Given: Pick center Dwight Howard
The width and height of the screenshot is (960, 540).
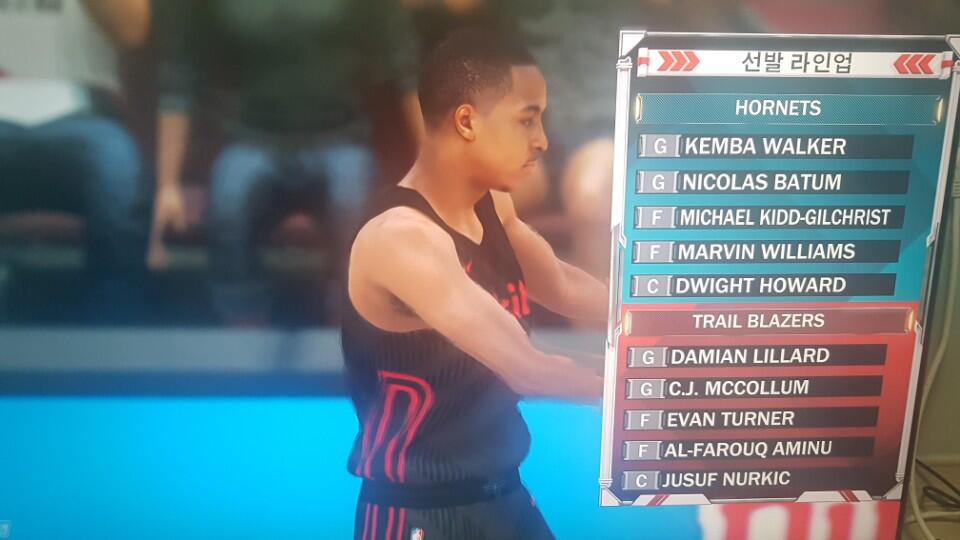Looking at the screenshot, I should (760, 285).
